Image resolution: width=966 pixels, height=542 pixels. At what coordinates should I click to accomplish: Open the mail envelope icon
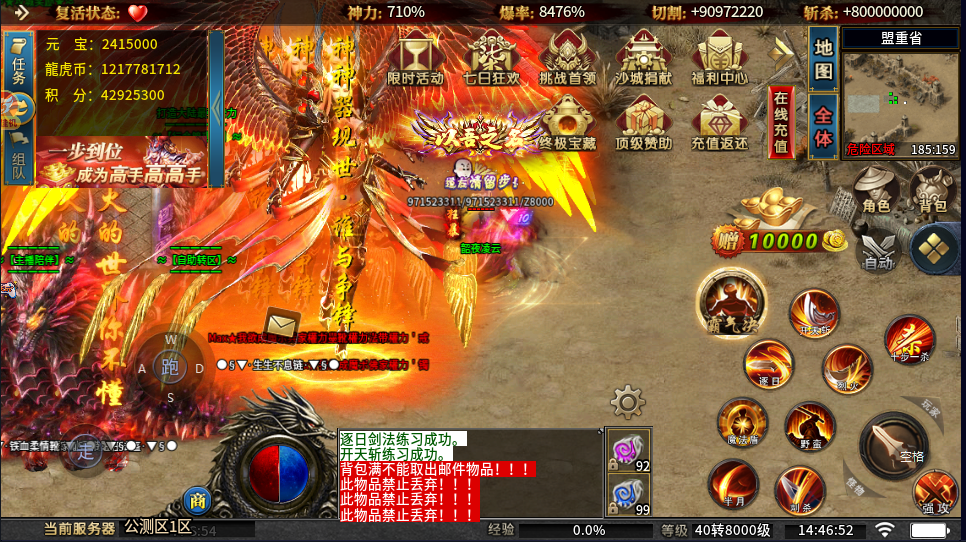[282, 325]
